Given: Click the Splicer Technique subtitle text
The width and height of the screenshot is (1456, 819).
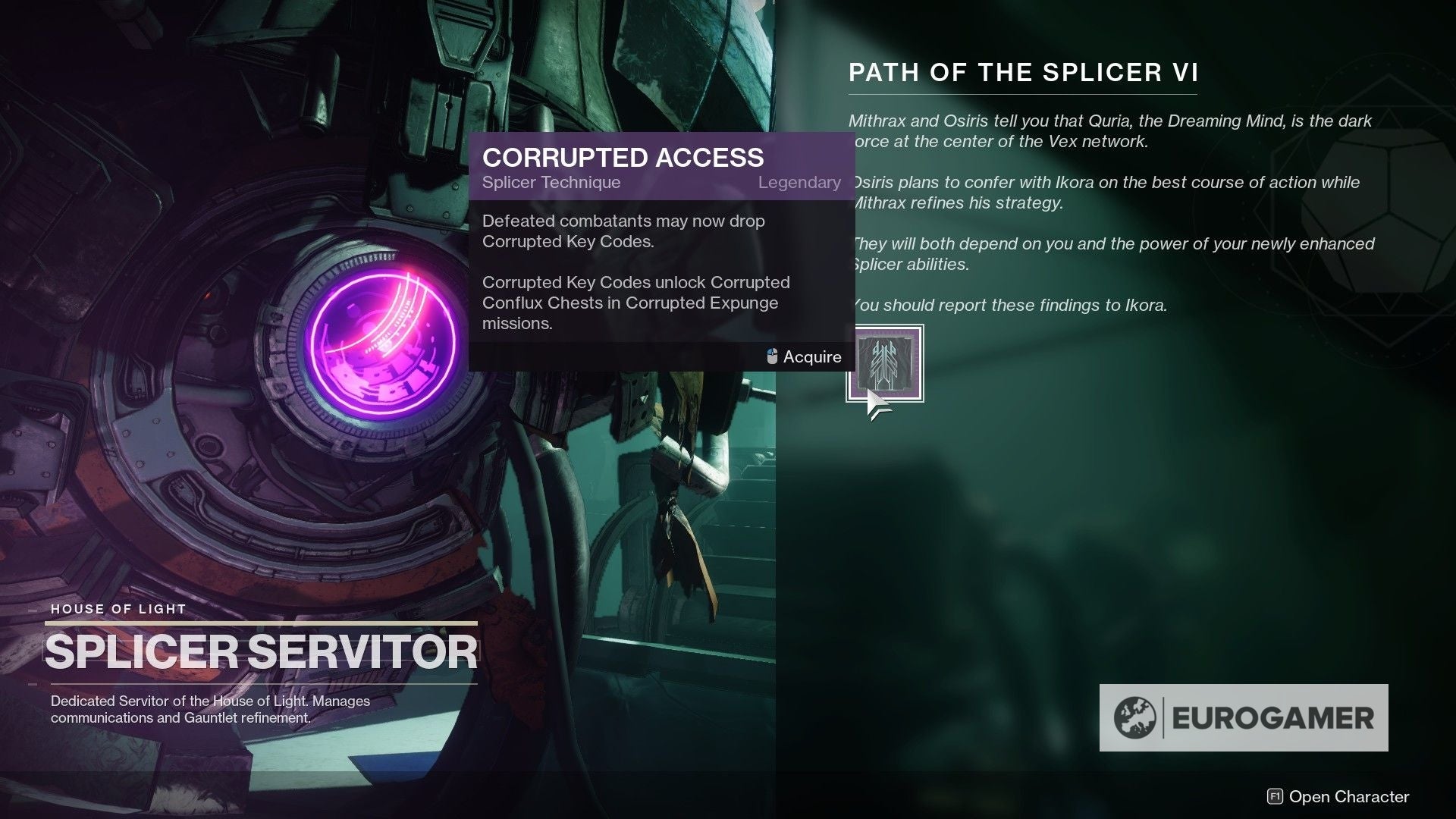Looking at the screenshot, I should (x=551, y=182).
